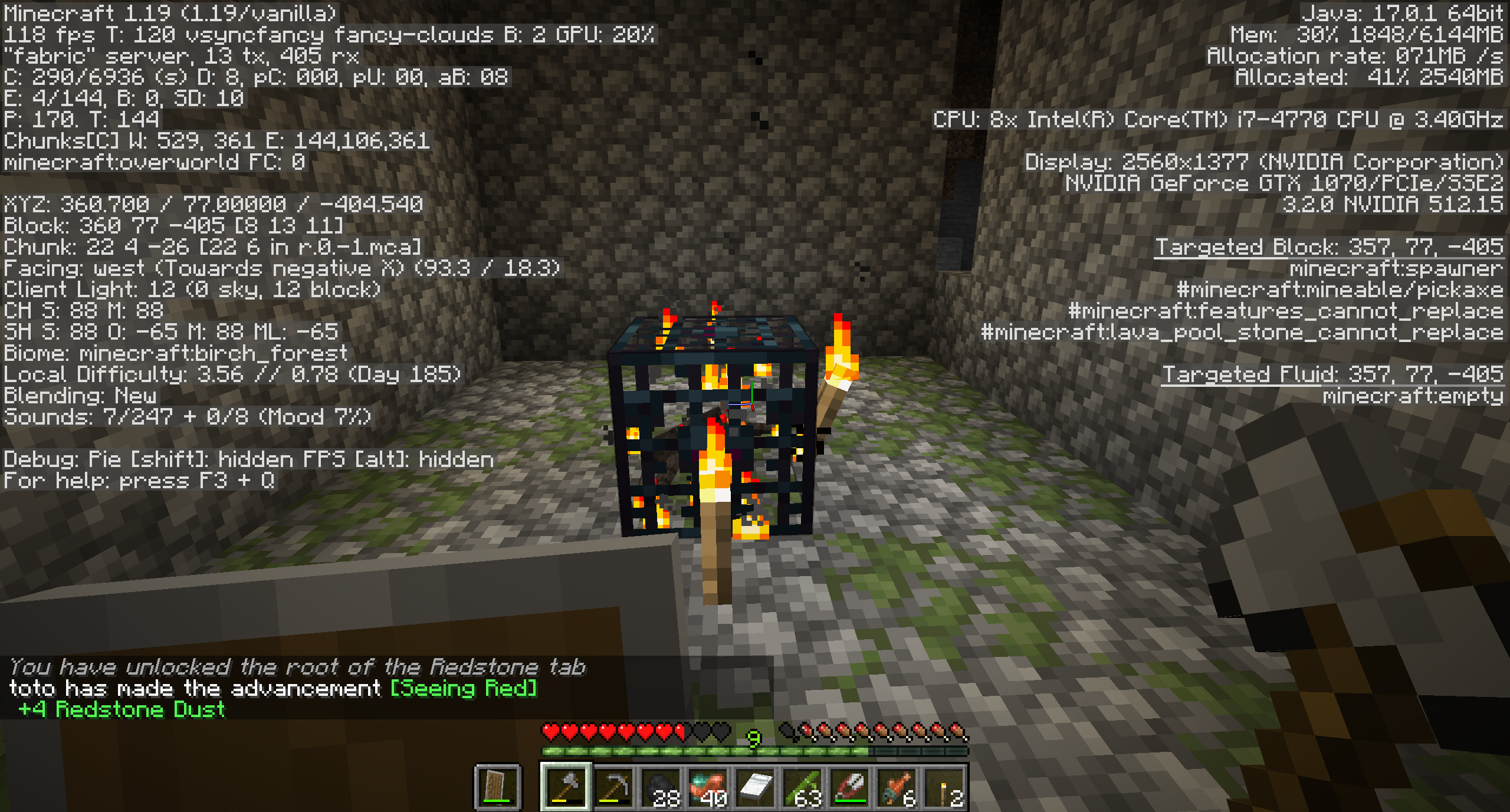Select the shears hotbar slot
The width and height of the screenshot is (1510, 812).
[849, 787]
